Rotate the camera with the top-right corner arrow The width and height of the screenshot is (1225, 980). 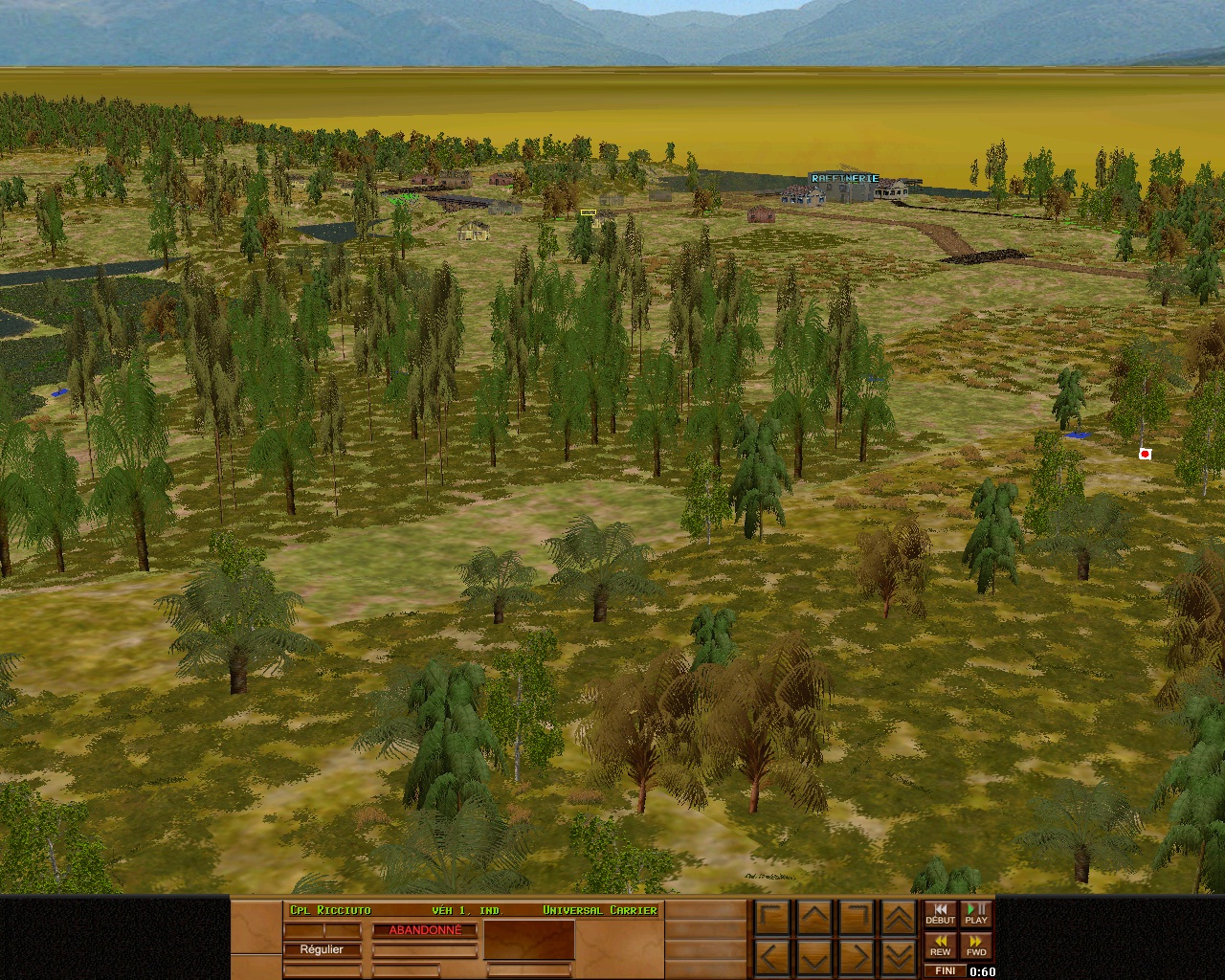coord(857,918)
